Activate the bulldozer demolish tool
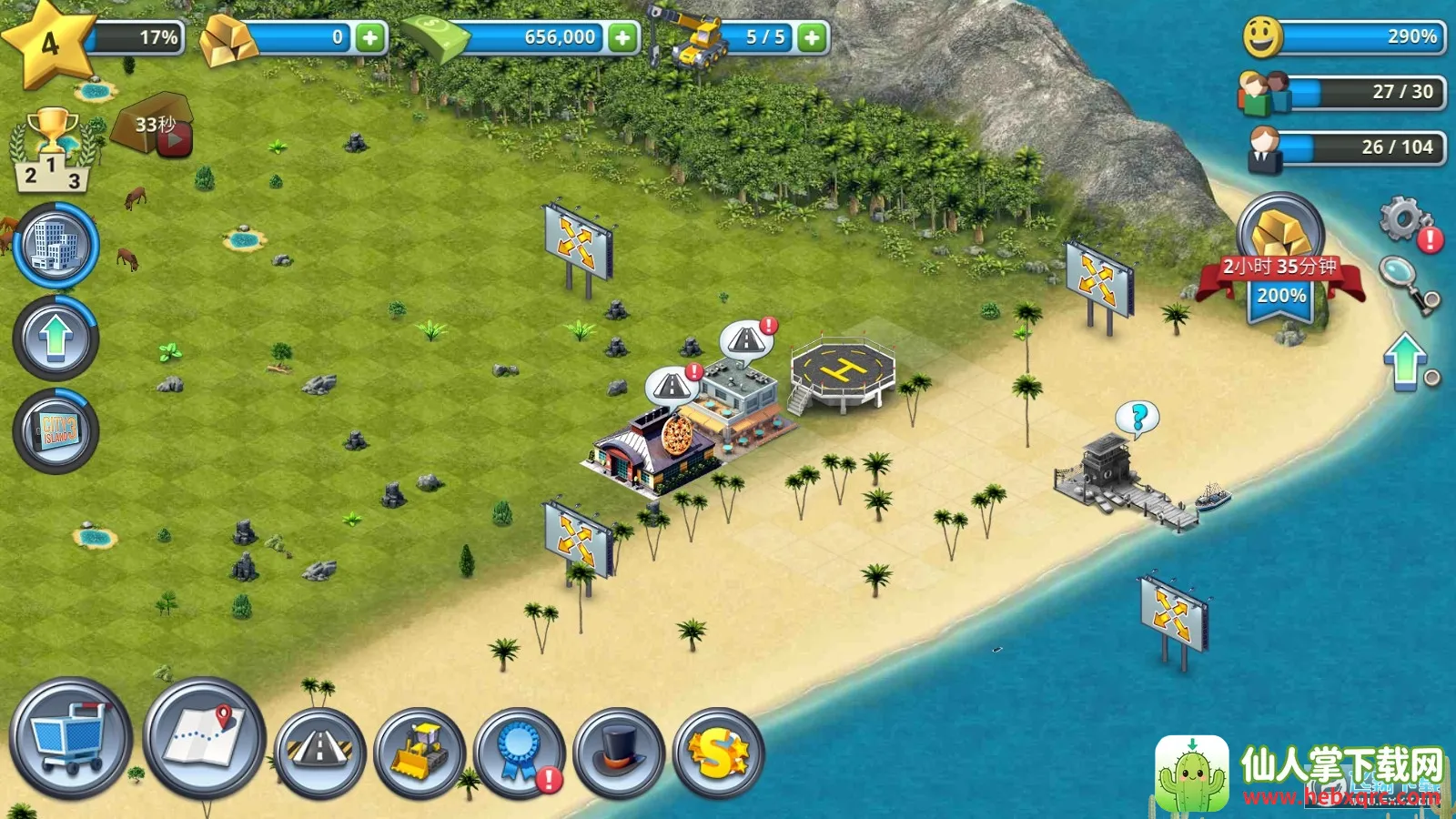Image resolution: width=1456 pixels, height=819 pixels. (420, 753)
